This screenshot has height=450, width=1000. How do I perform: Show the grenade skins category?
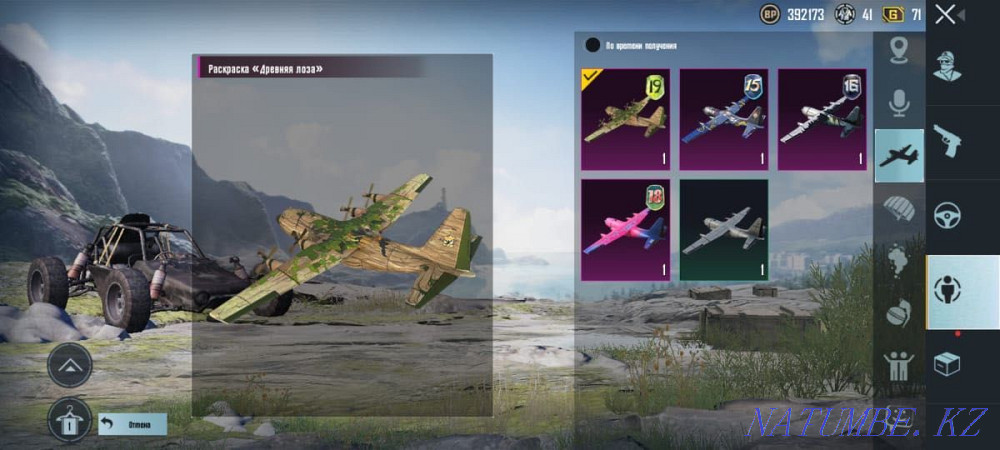coord(899,313)
